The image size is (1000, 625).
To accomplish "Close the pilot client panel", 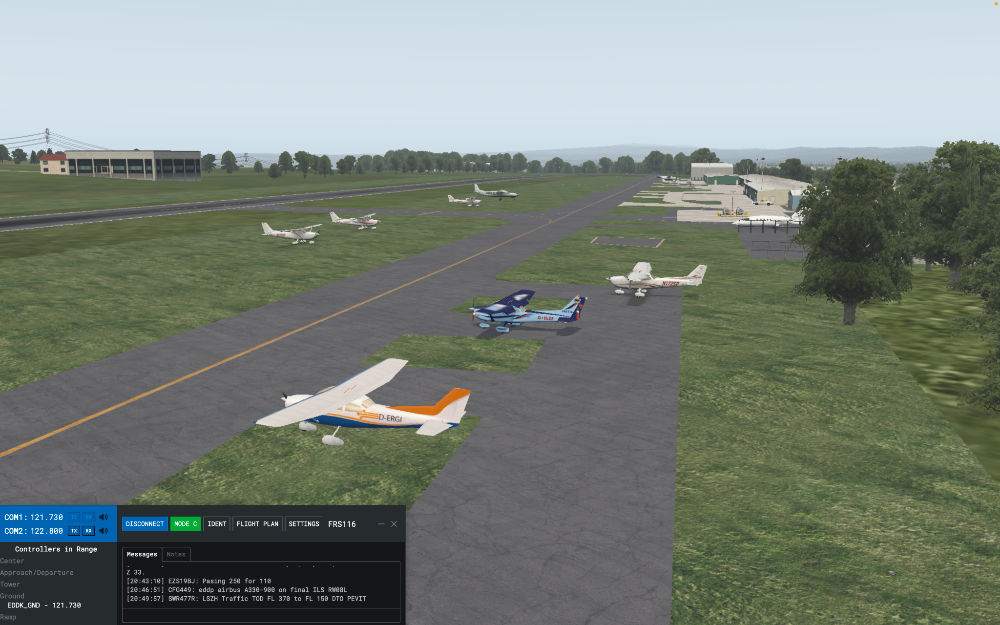I will [394, 524].
